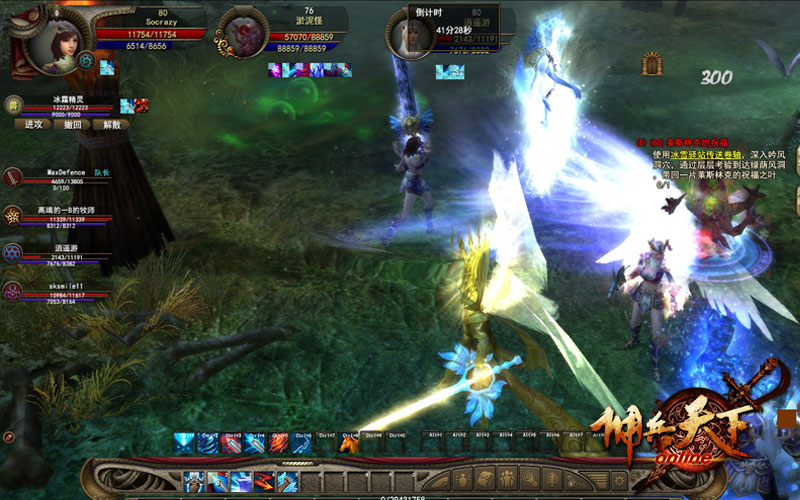The image size is (800, 500).
Task: Click the round emblem under the player portrait
Action: click(x=87, y=62)
